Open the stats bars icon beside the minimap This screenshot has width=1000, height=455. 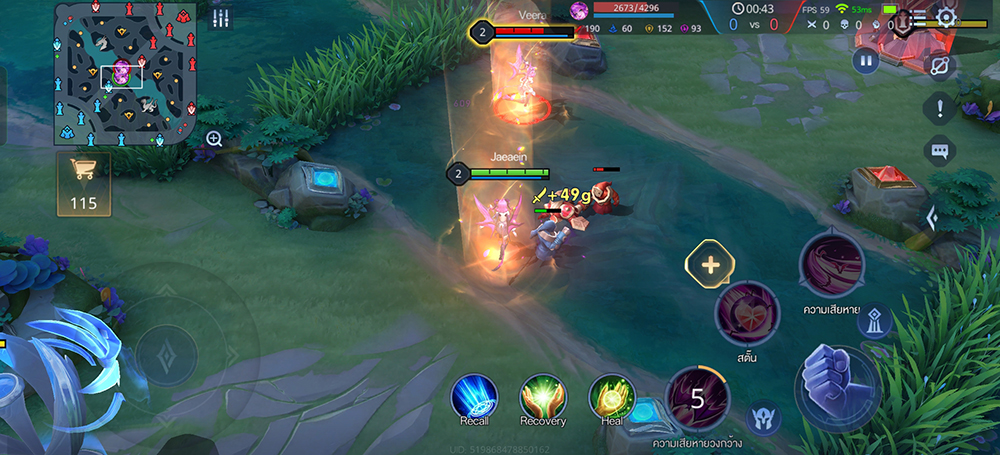pyautogui.click(x=221, y=18)
